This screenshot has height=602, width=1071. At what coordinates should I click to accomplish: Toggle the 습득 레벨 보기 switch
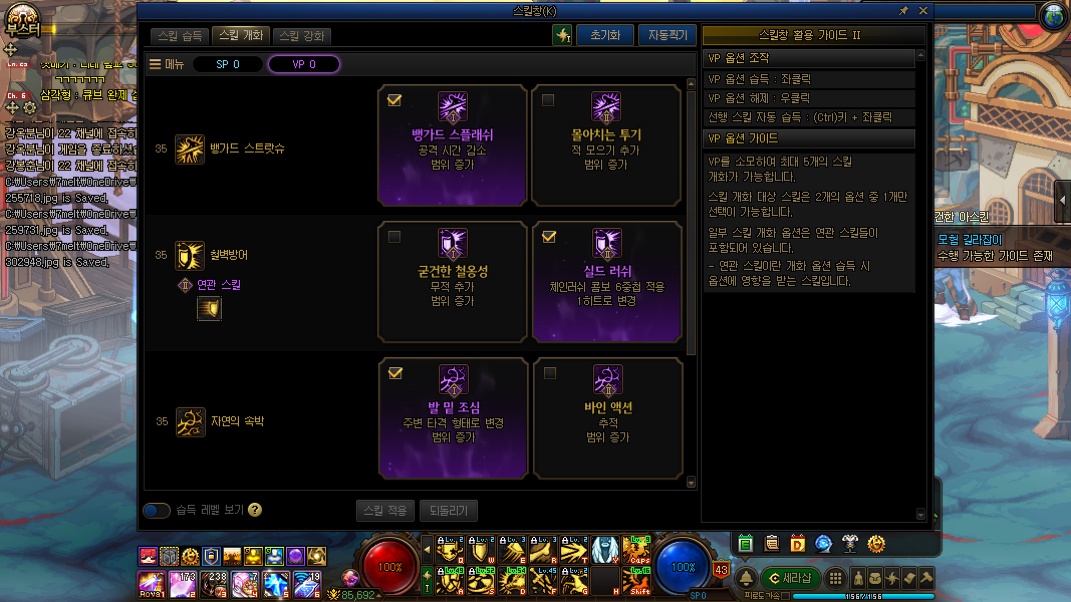click(156, 510)
